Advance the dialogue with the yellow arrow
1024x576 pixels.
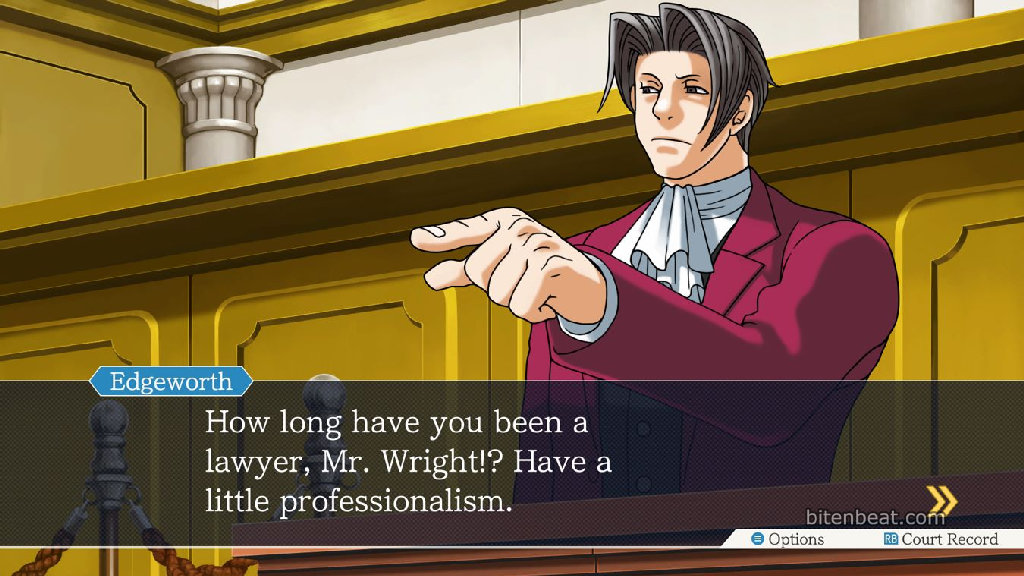click(941, 499)
